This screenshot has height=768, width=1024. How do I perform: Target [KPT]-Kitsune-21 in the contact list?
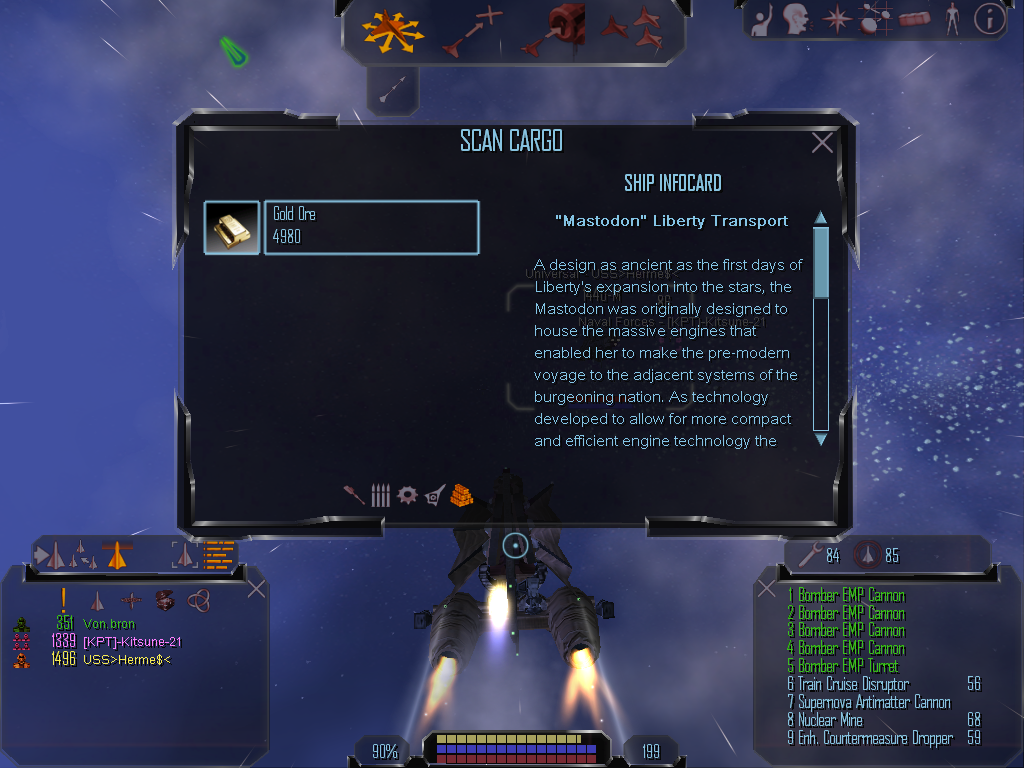click(117, 641)
